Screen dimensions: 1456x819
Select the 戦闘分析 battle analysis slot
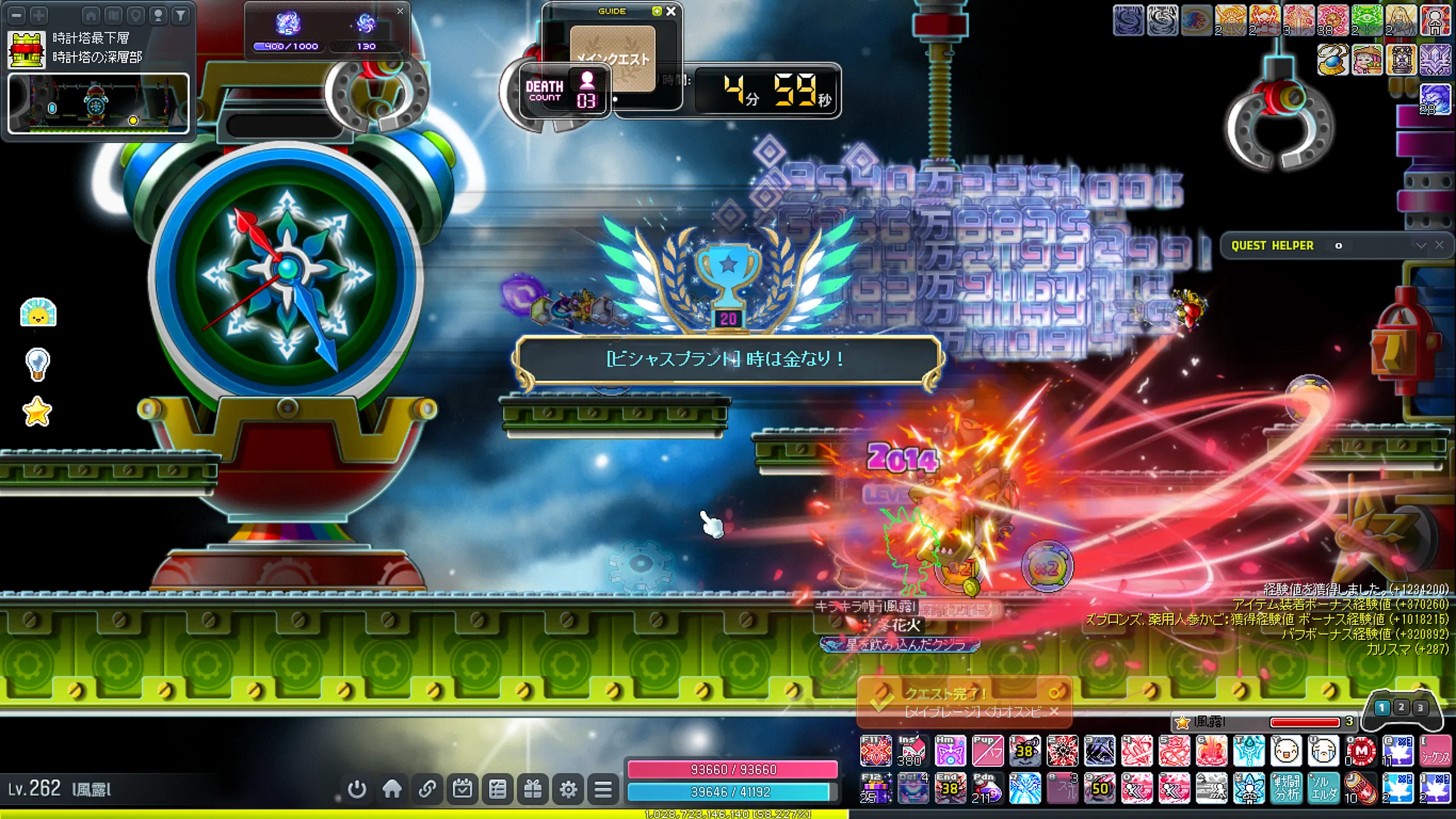tap(1287, 788)
